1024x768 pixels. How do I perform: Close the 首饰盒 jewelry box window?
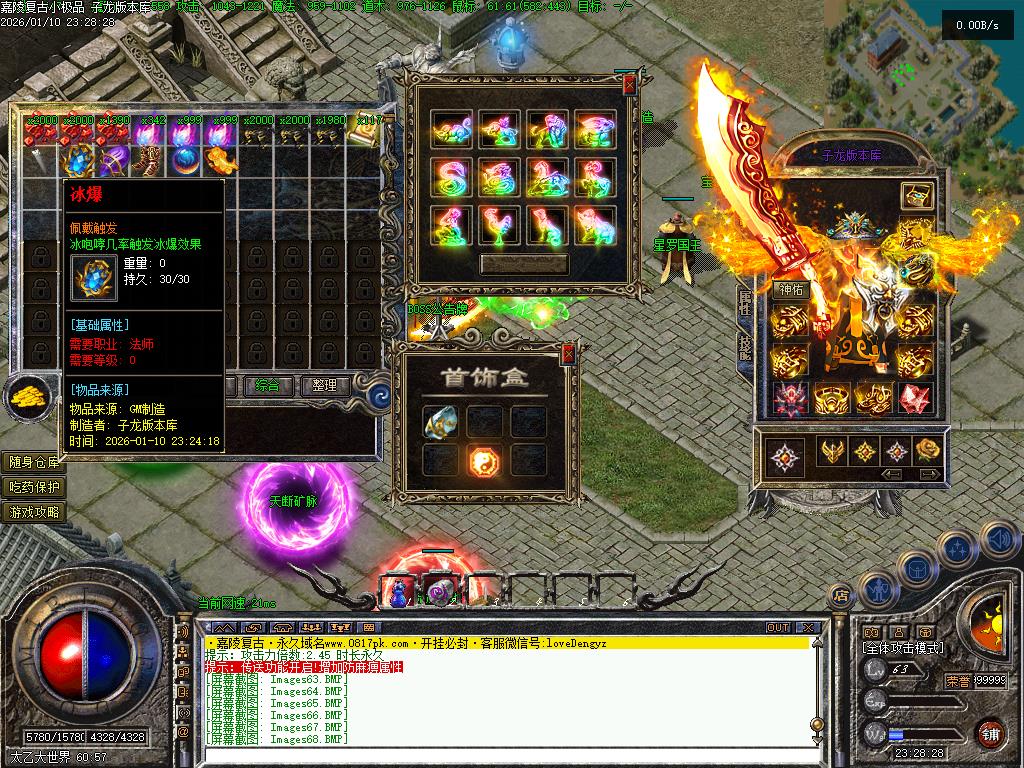point(568,353)
